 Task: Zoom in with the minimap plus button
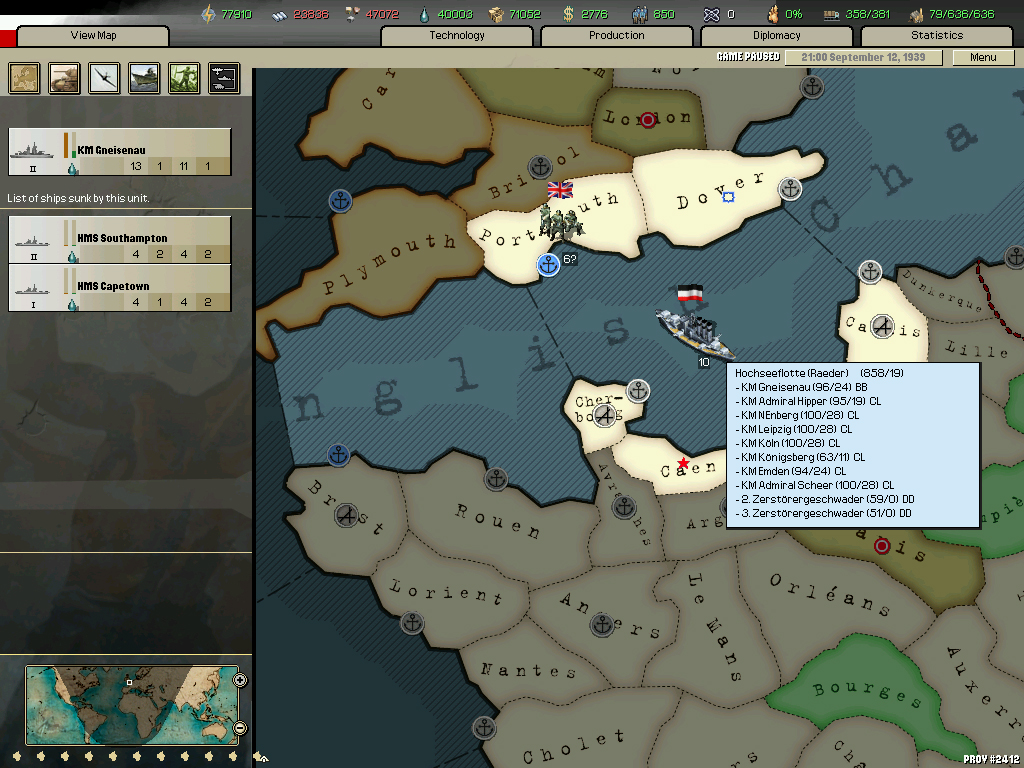[x=240, y=681]
